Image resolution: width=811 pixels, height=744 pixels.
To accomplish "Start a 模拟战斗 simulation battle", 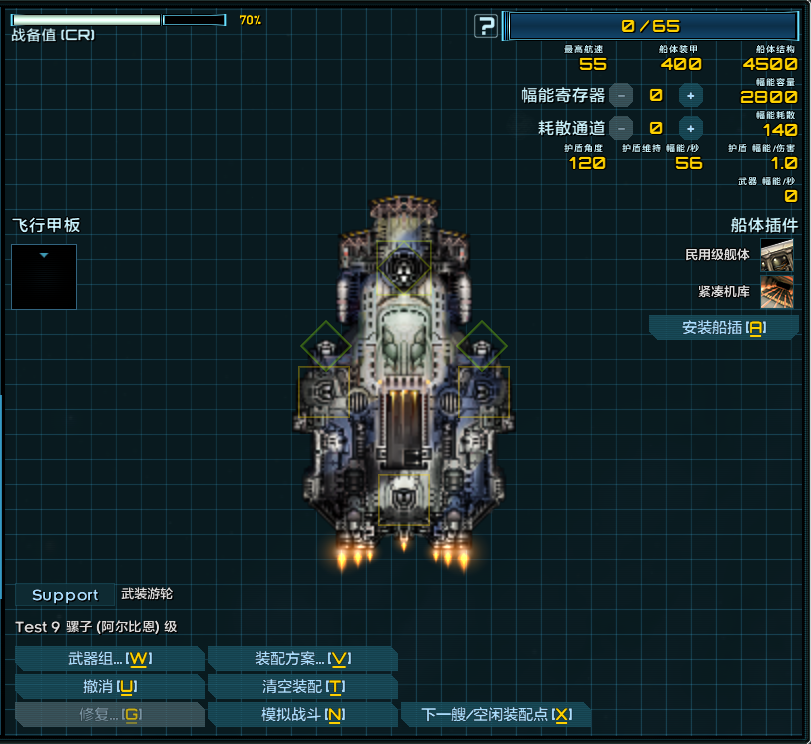I will click(303, 714).
